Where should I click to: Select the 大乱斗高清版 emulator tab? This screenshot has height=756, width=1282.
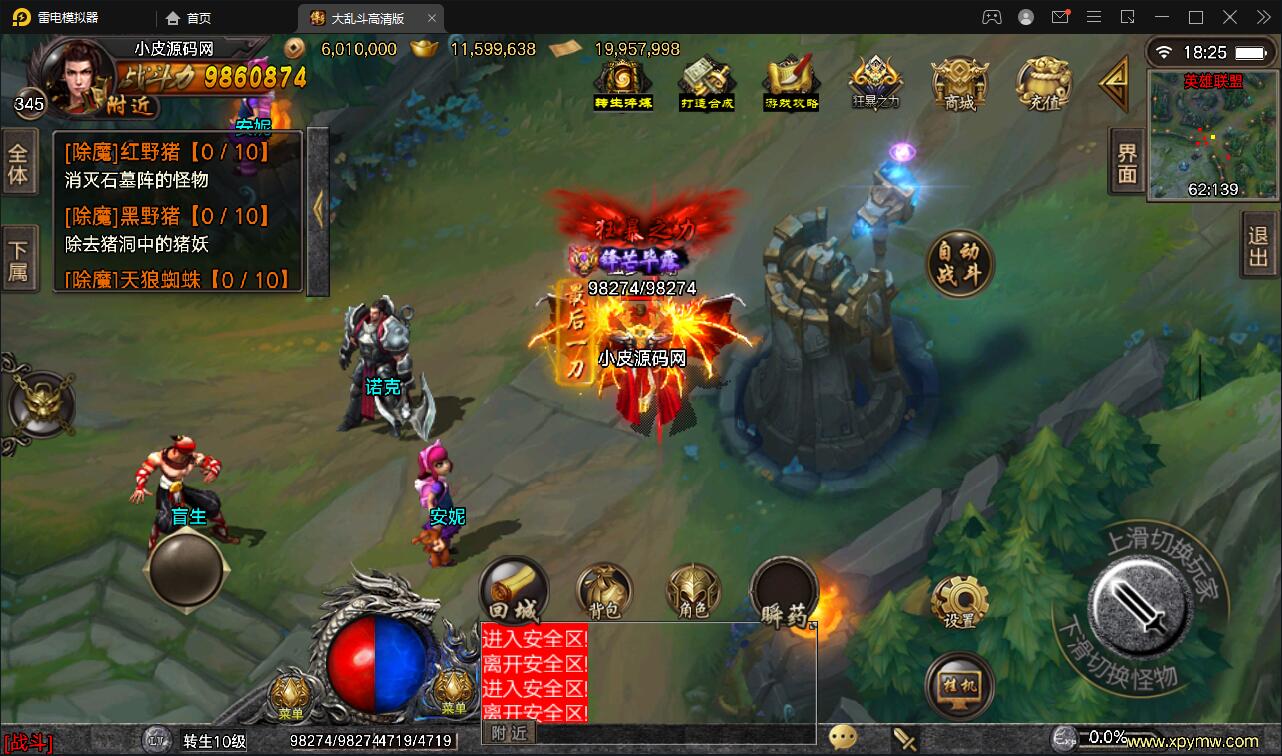coord(370,17)
